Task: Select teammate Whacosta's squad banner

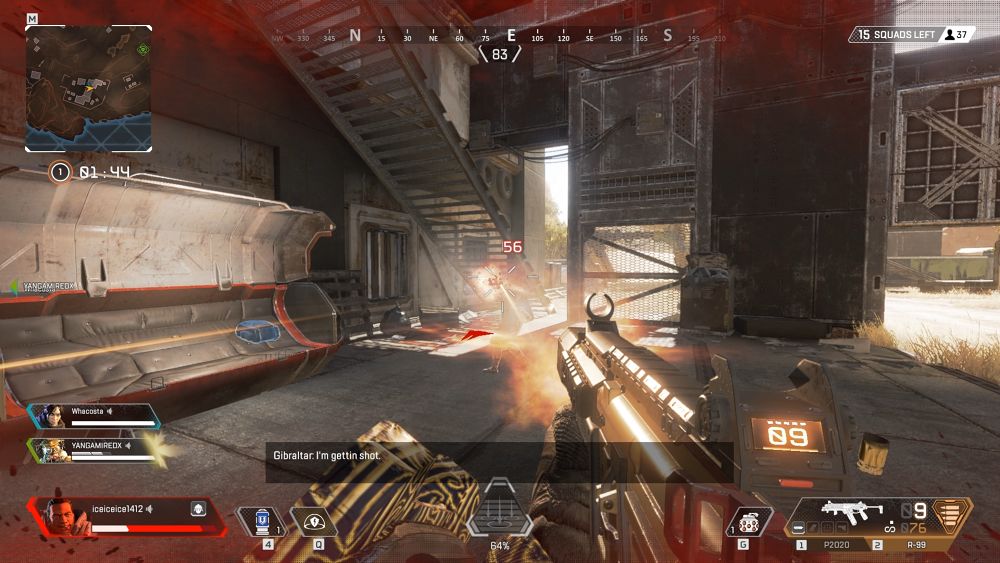Action: pos(95,416)
